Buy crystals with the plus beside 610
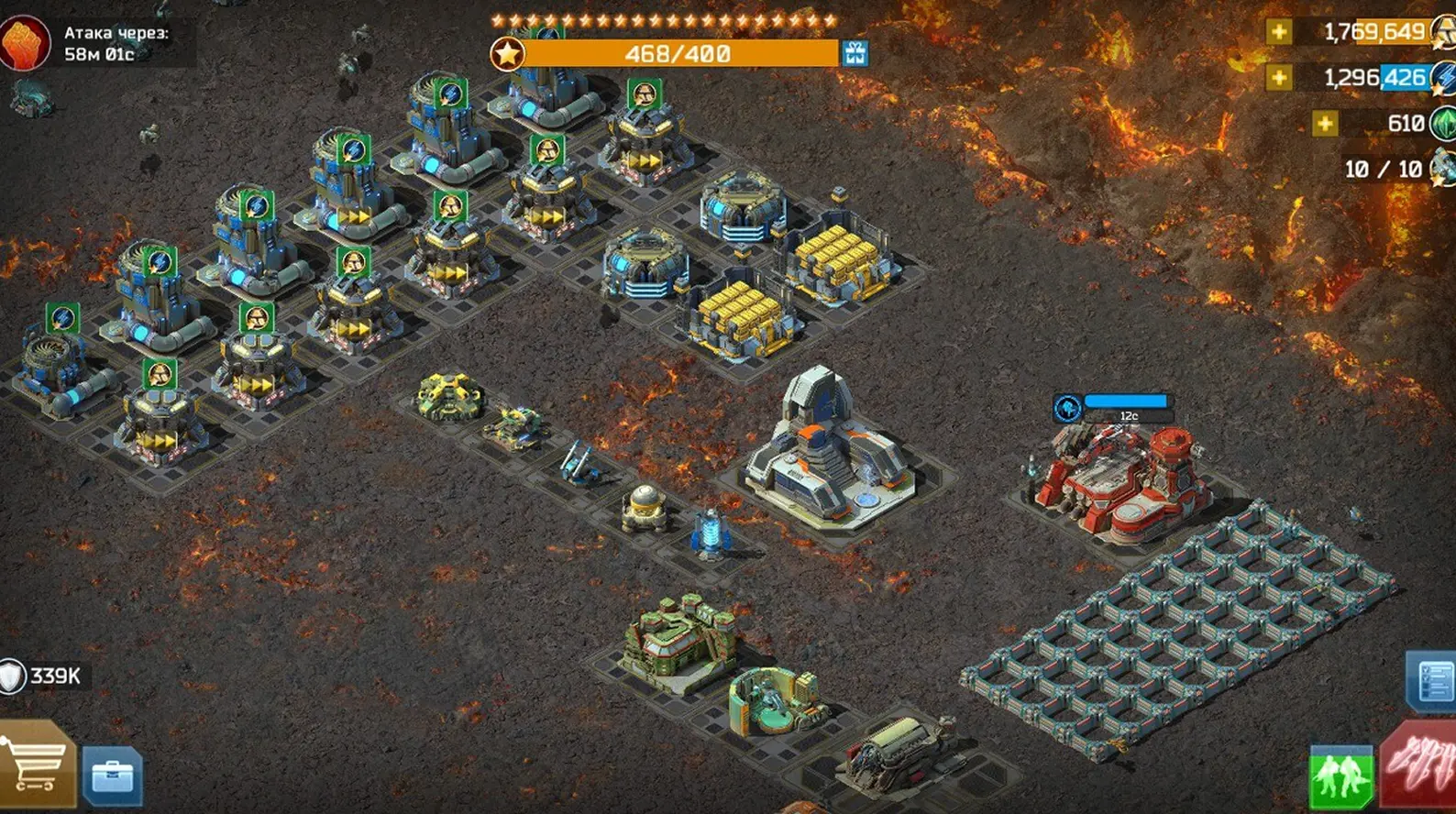The height and width of the screenshot is (814, 1456). [1324, 123]
